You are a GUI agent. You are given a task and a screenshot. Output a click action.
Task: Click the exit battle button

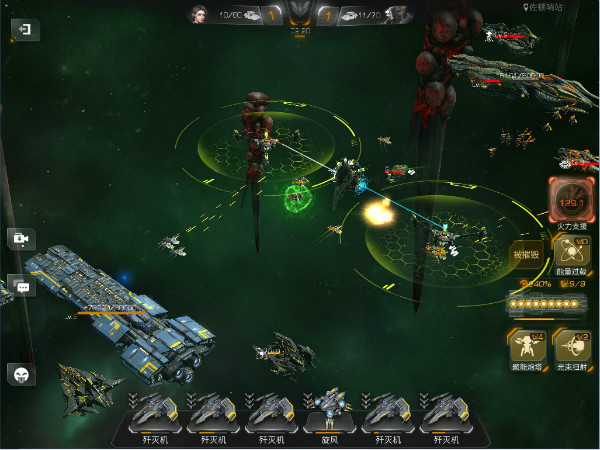click(24, 31)
